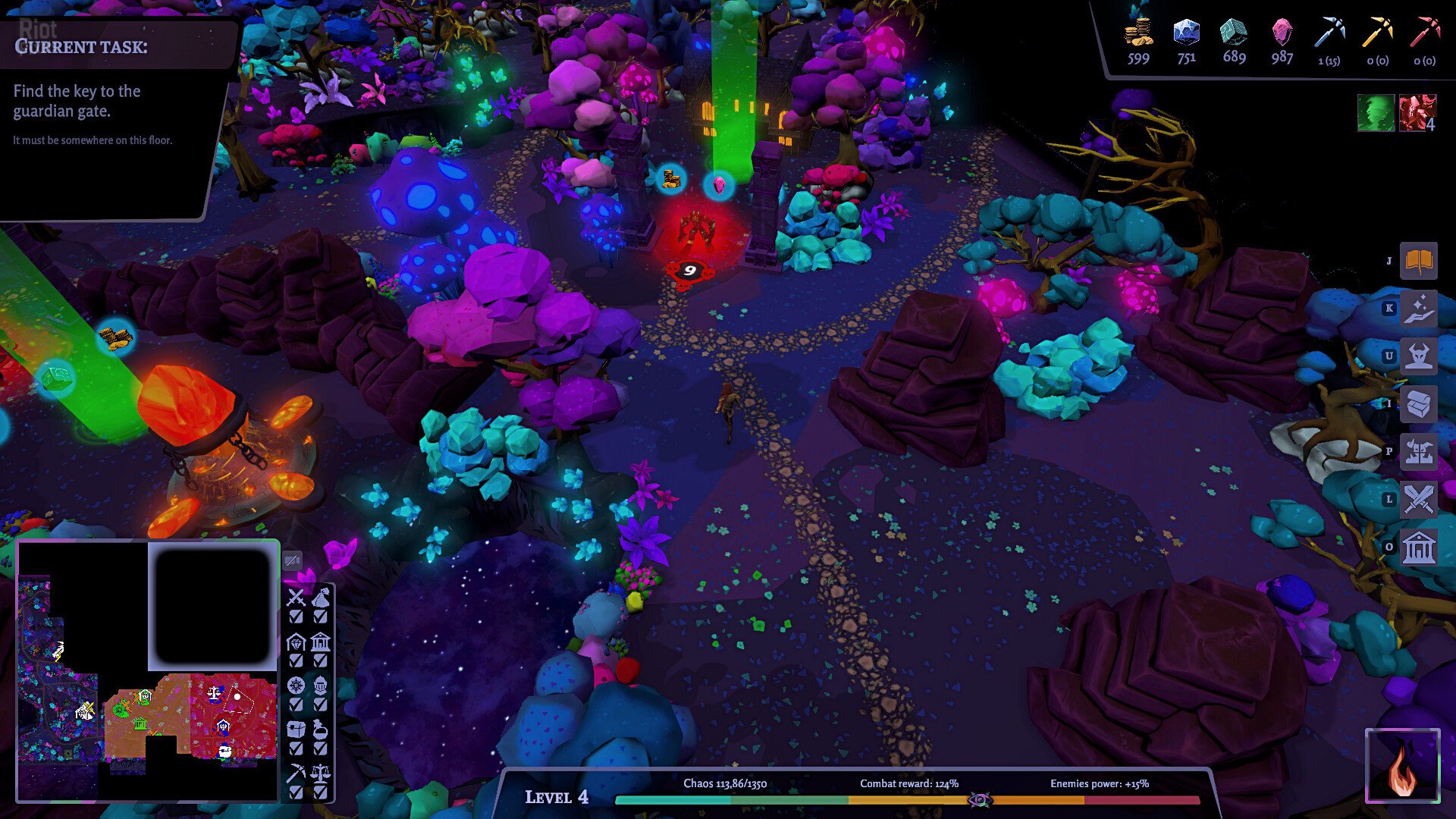The width and height of the screenshot is (1456, 819).
Task: Toggle knight helmet minimap filter checkbox
Action: pyautogui.click(x=321, y=704)
